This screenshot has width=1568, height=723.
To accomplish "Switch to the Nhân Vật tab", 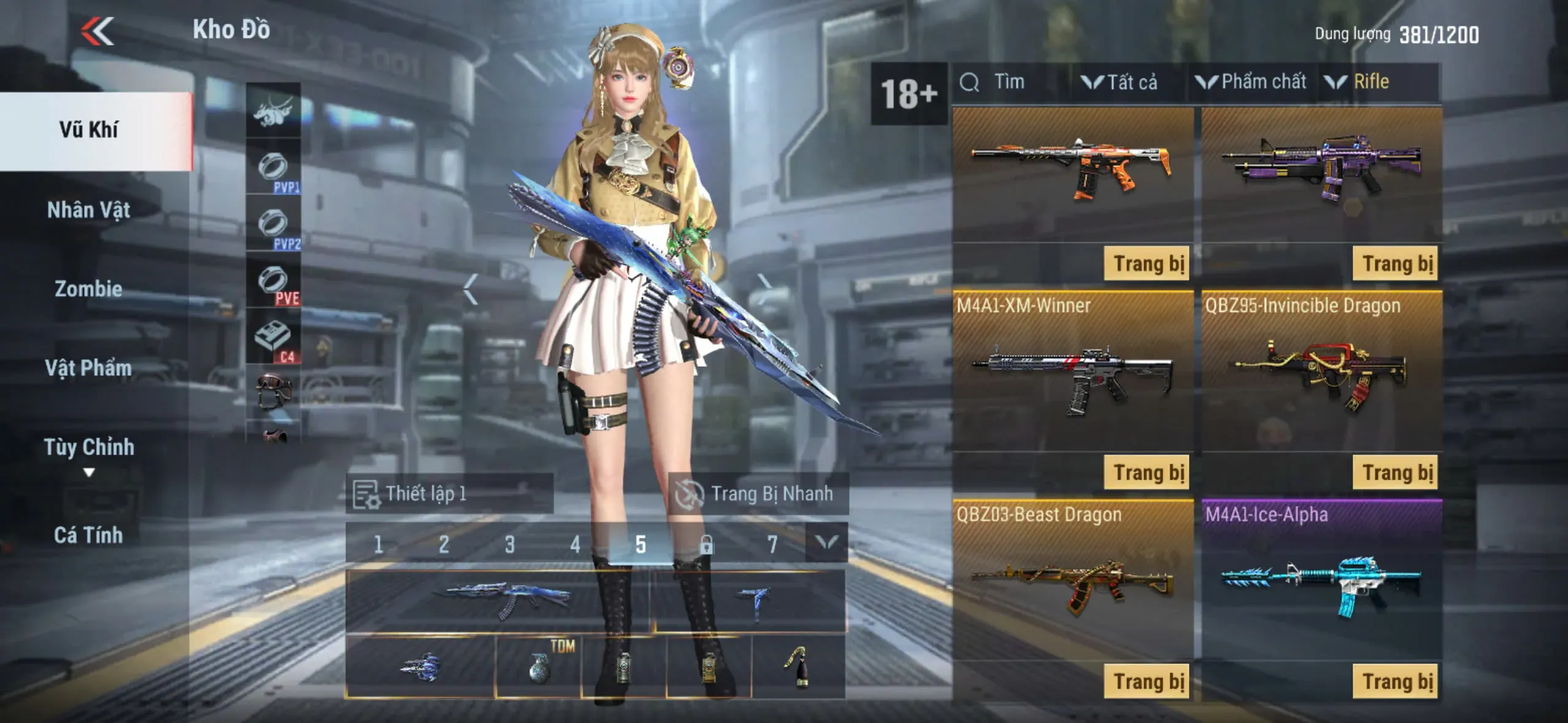I will (x=89, y=210).
